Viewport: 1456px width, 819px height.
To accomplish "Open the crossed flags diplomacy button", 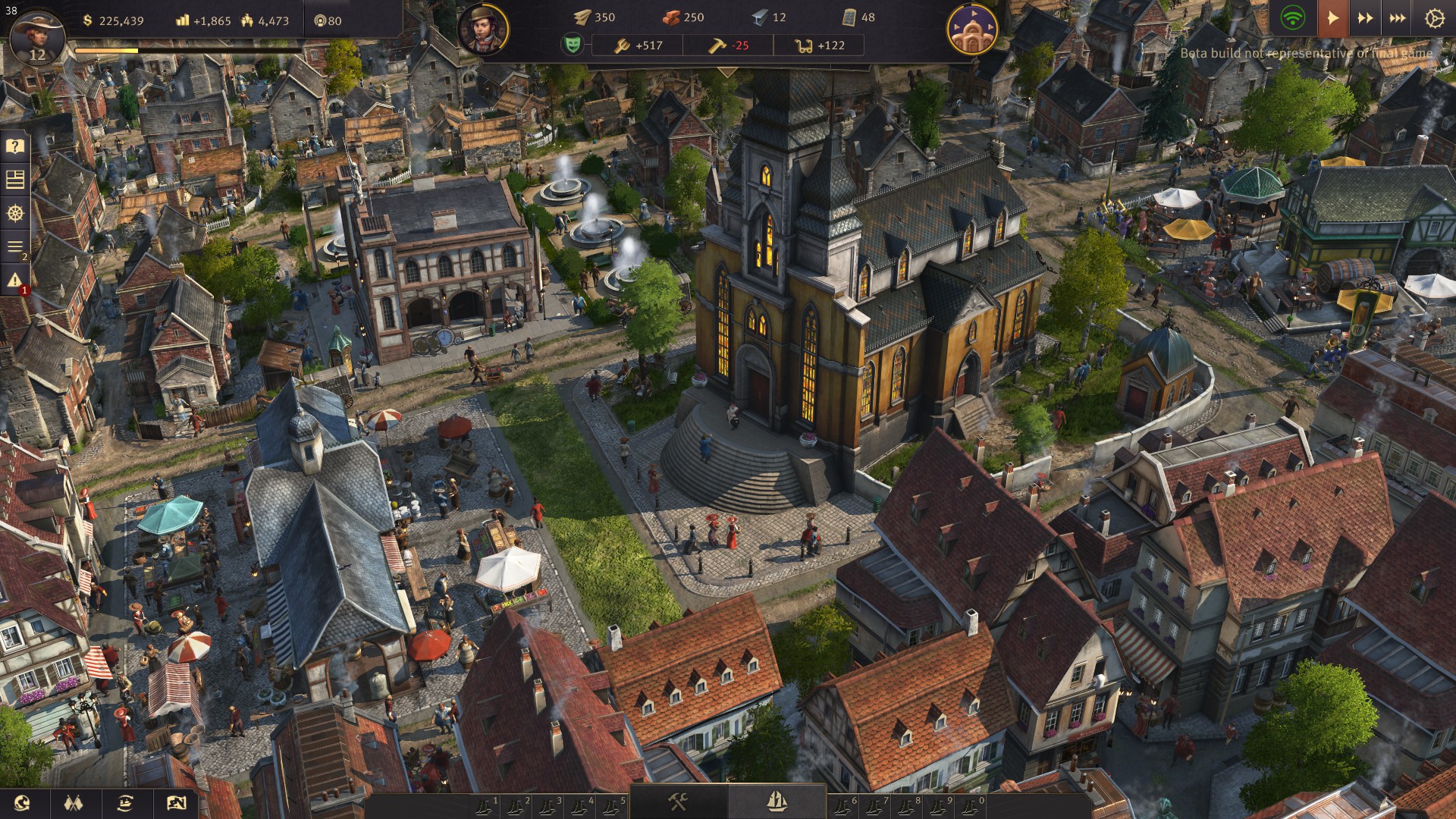I will click(x=73, y=802).
